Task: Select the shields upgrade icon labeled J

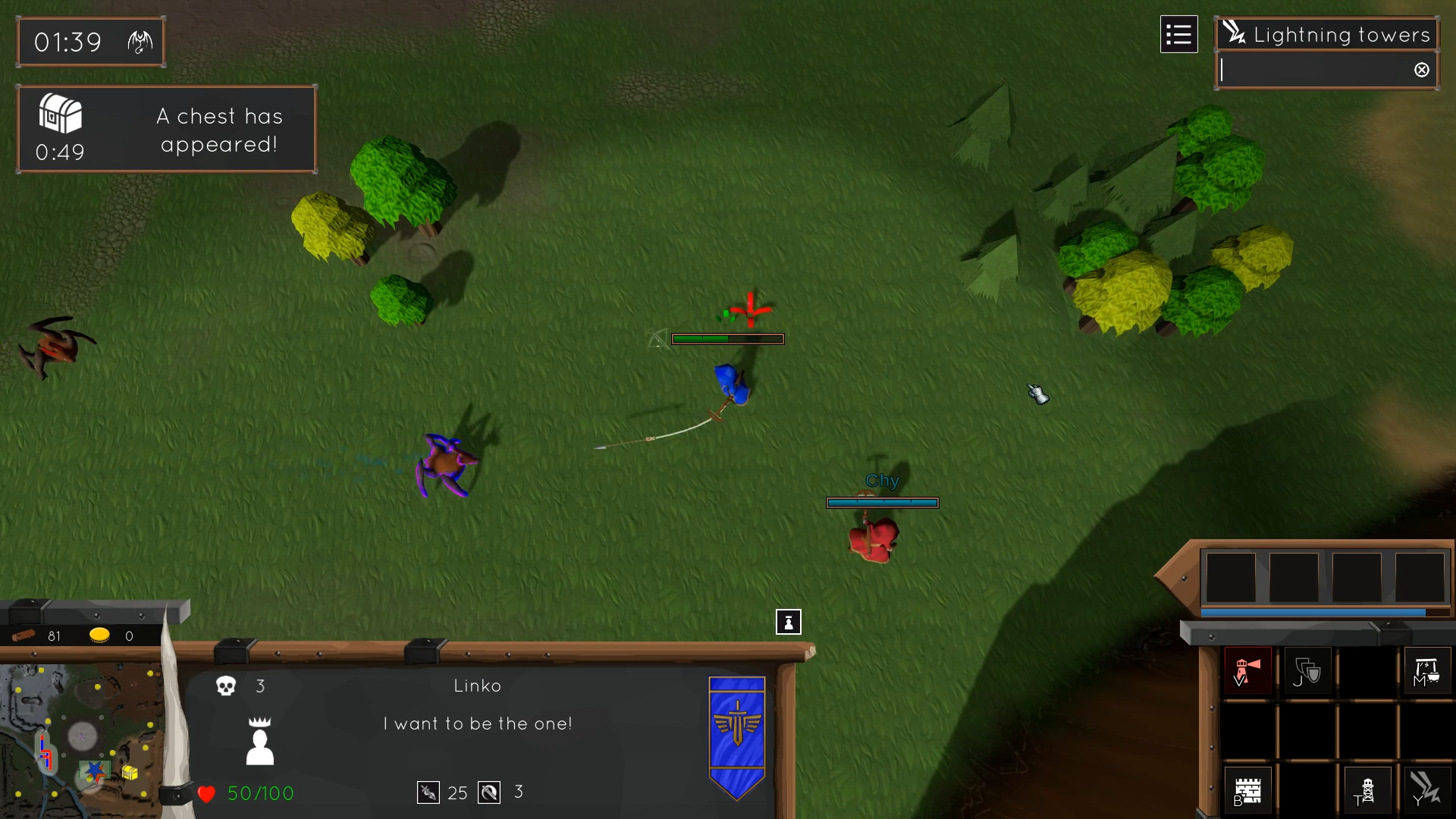Action: click(1307, 671)
